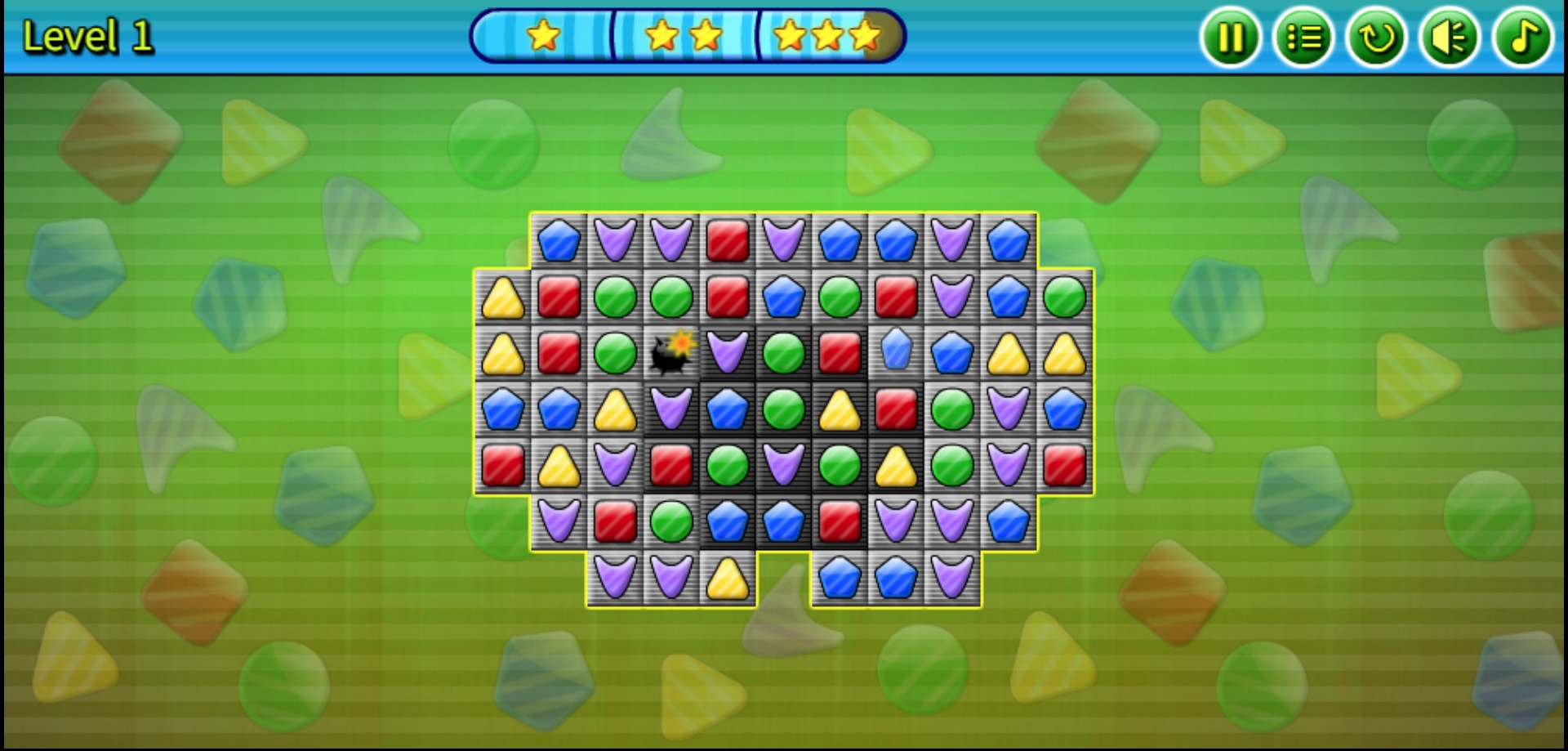Toggle music with the note button

[x=1522, y=38]
